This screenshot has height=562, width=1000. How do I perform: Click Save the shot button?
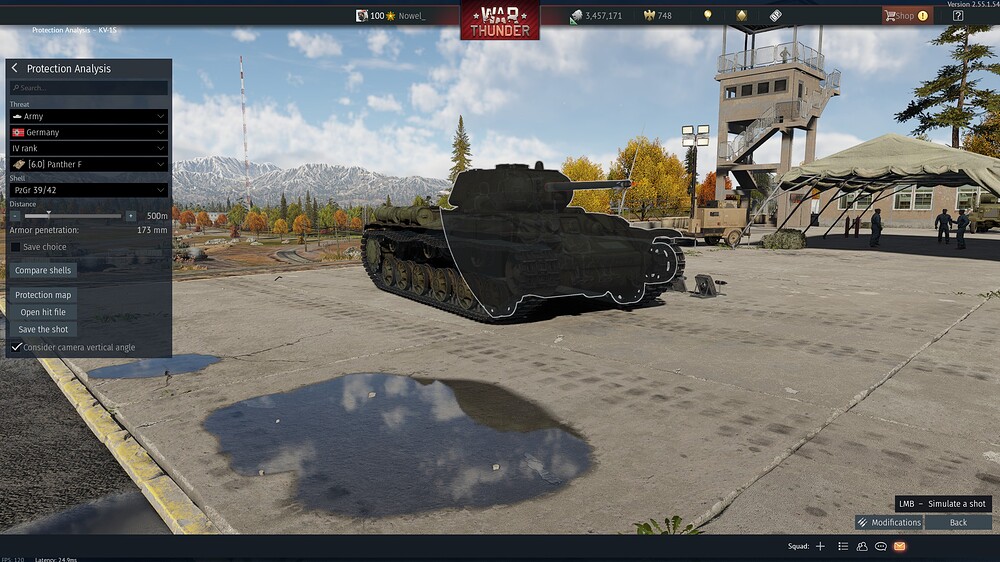click(43, 329)
